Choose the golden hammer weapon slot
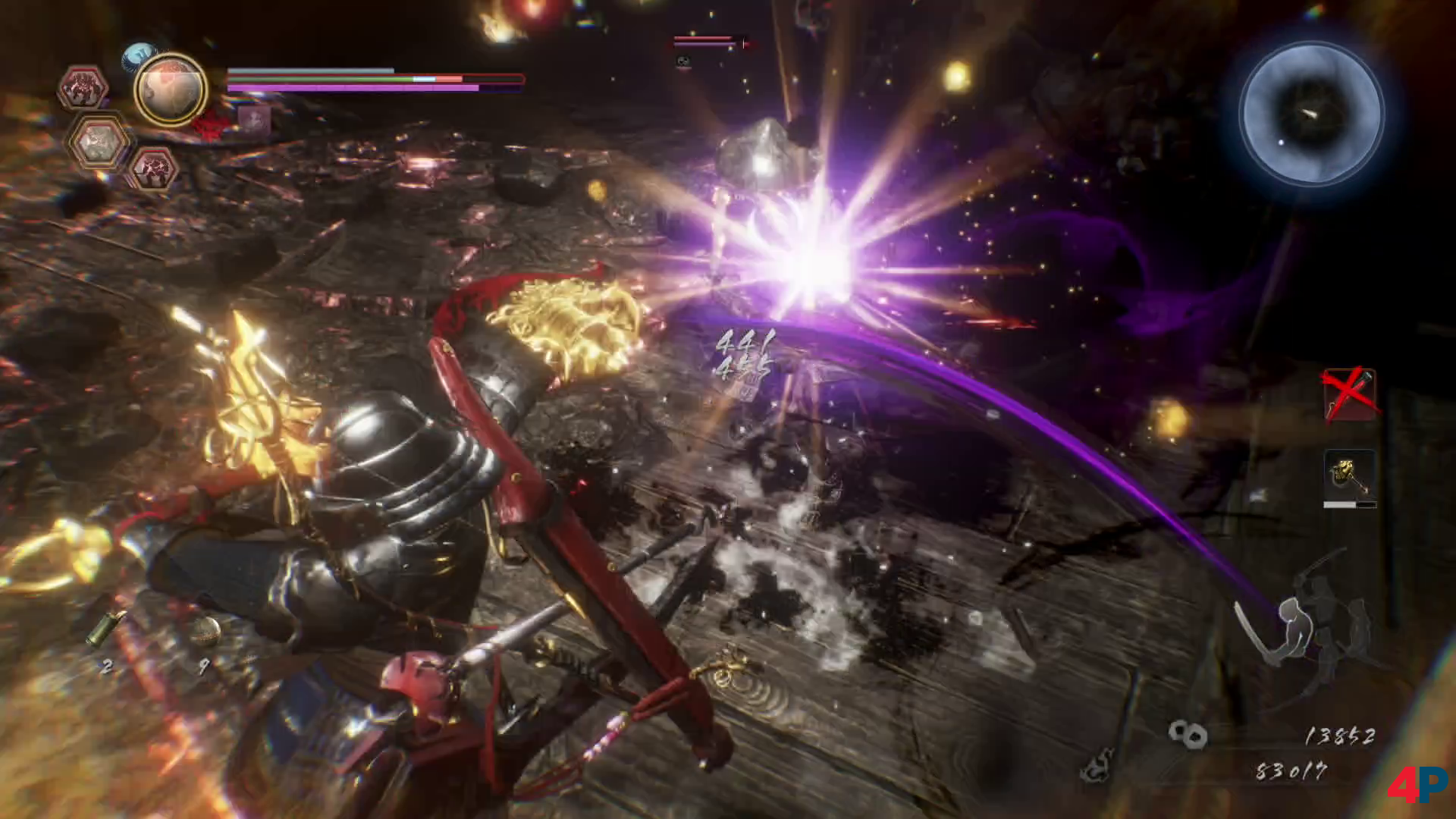This screenshot has height=819, width=1456. [x=1349, y=476]
